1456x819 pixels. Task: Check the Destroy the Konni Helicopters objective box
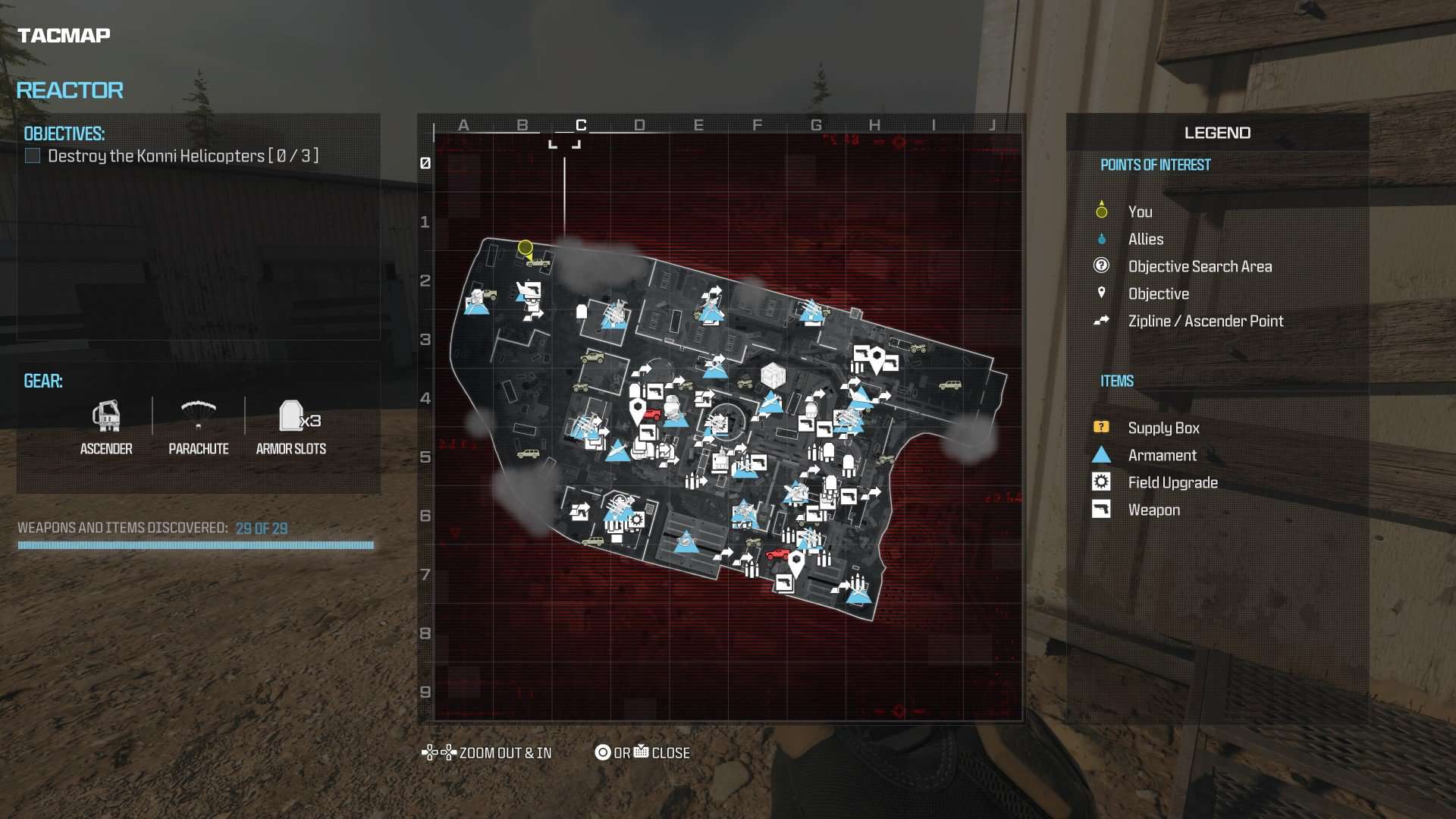coord(32,155)
